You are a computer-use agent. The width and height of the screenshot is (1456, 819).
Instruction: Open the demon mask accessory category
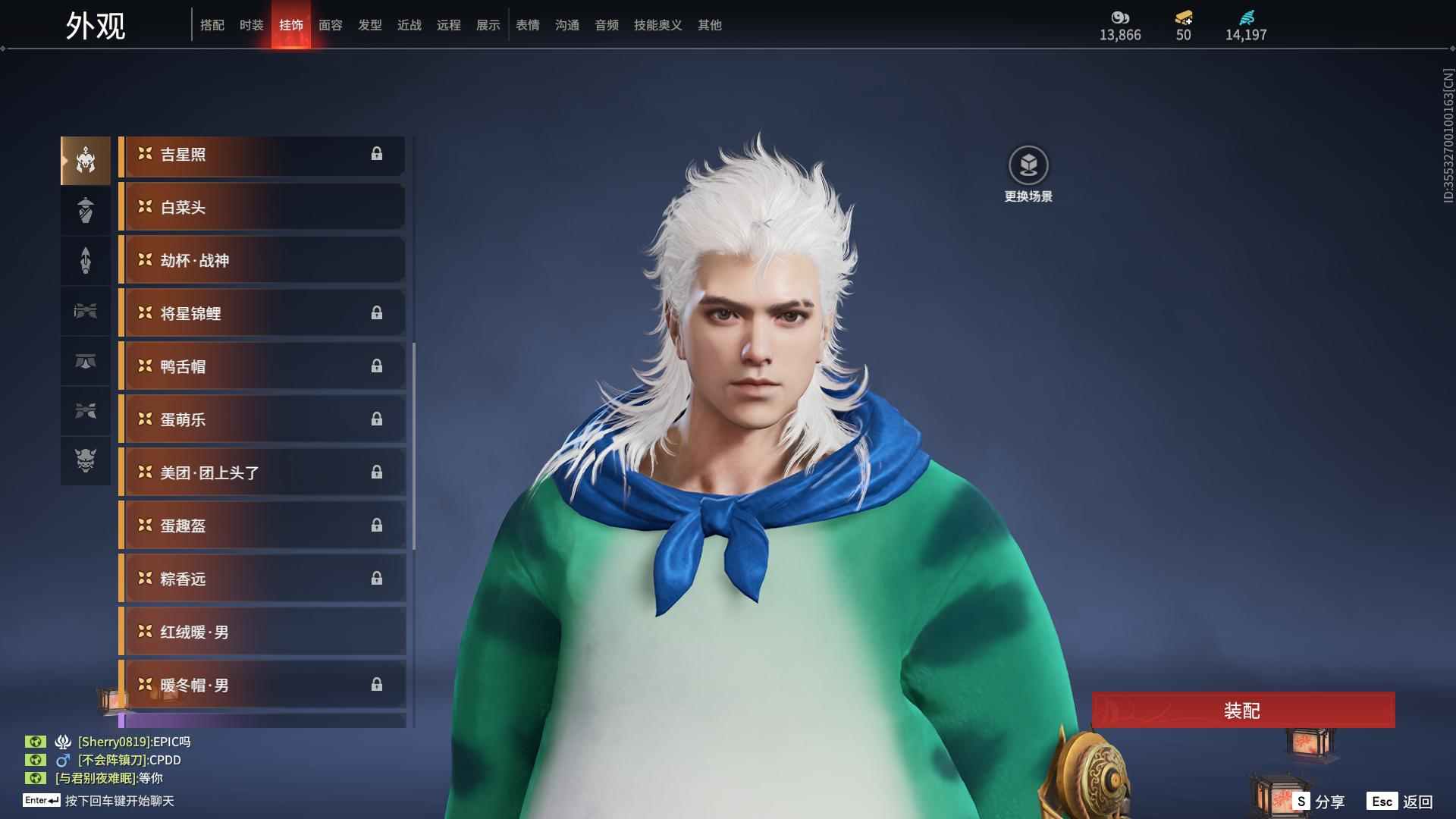tap(86, 460)
